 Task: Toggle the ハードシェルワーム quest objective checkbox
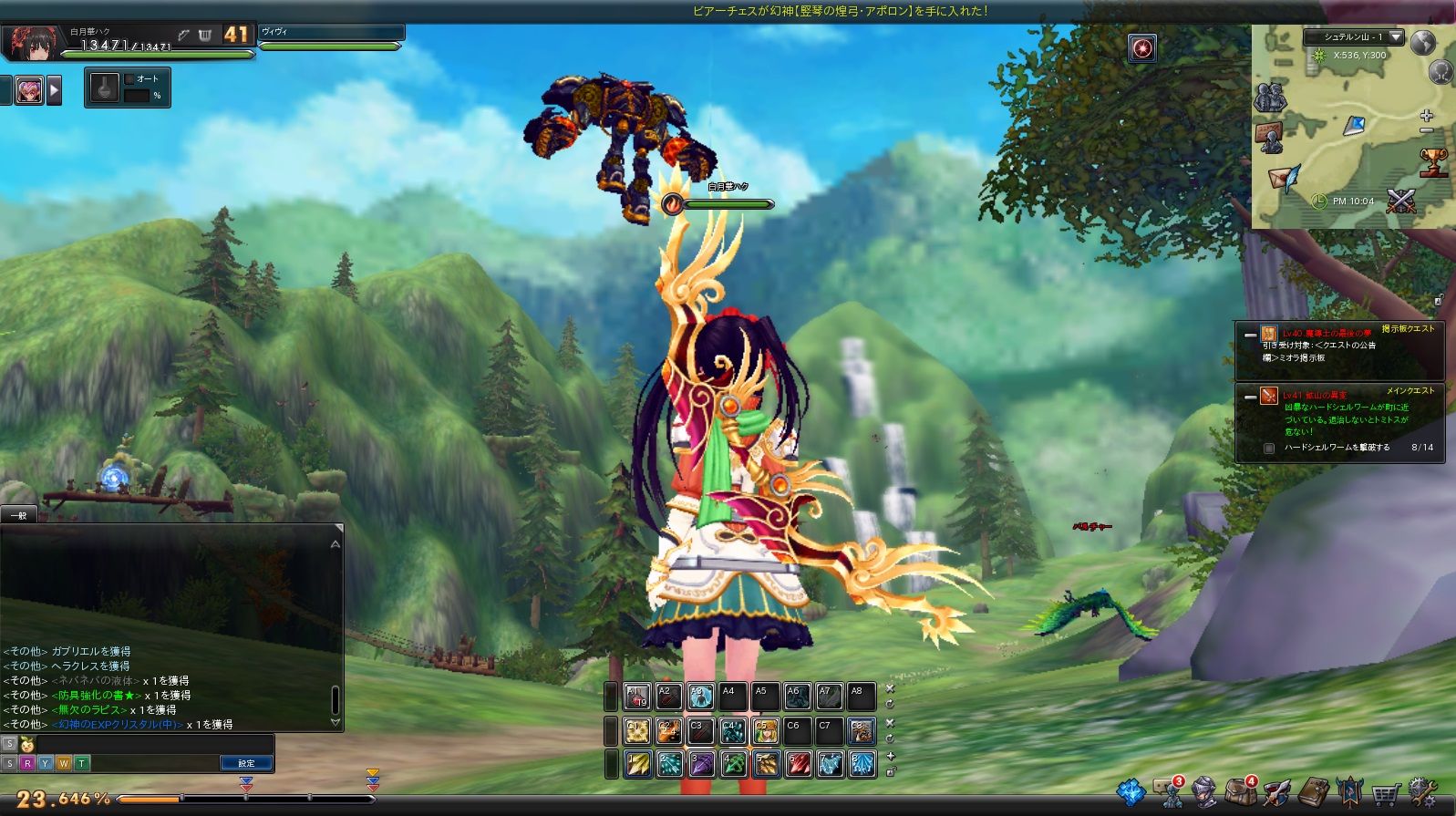(x=1268, y=448)
